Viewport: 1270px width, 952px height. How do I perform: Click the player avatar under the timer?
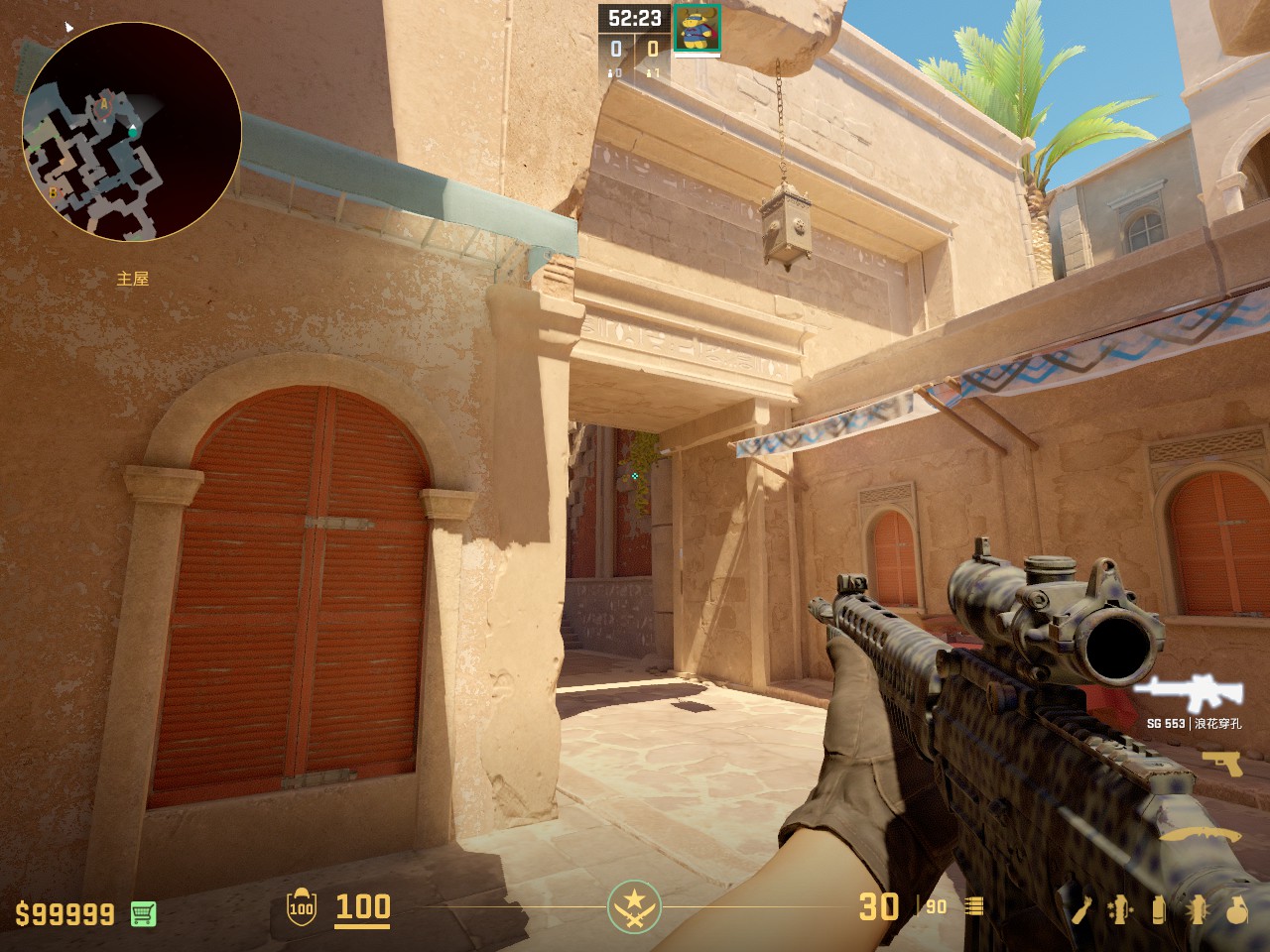(697, 29)
